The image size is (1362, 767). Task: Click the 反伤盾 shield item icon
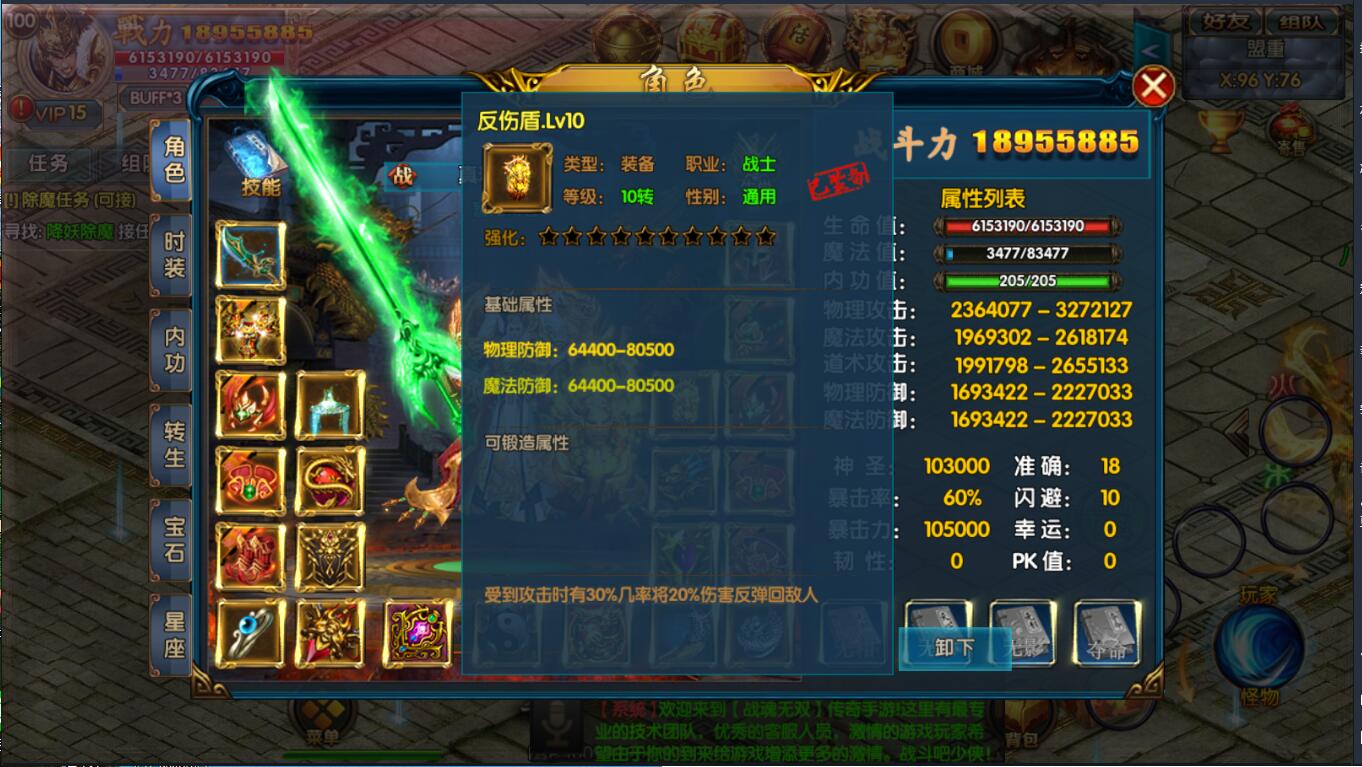(x=517, y=179)
